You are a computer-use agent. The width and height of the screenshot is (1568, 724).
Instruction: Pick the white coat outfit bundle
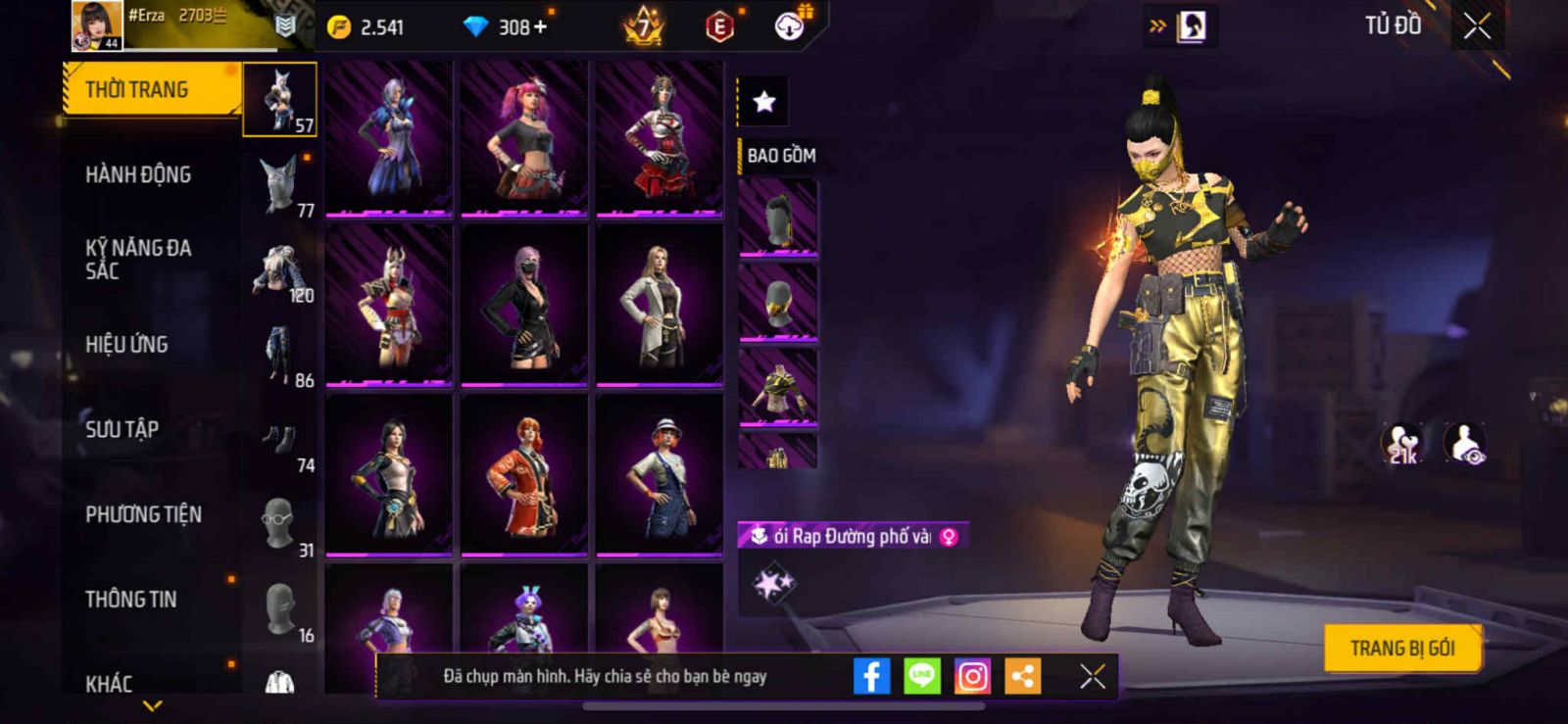coord(660,306)
